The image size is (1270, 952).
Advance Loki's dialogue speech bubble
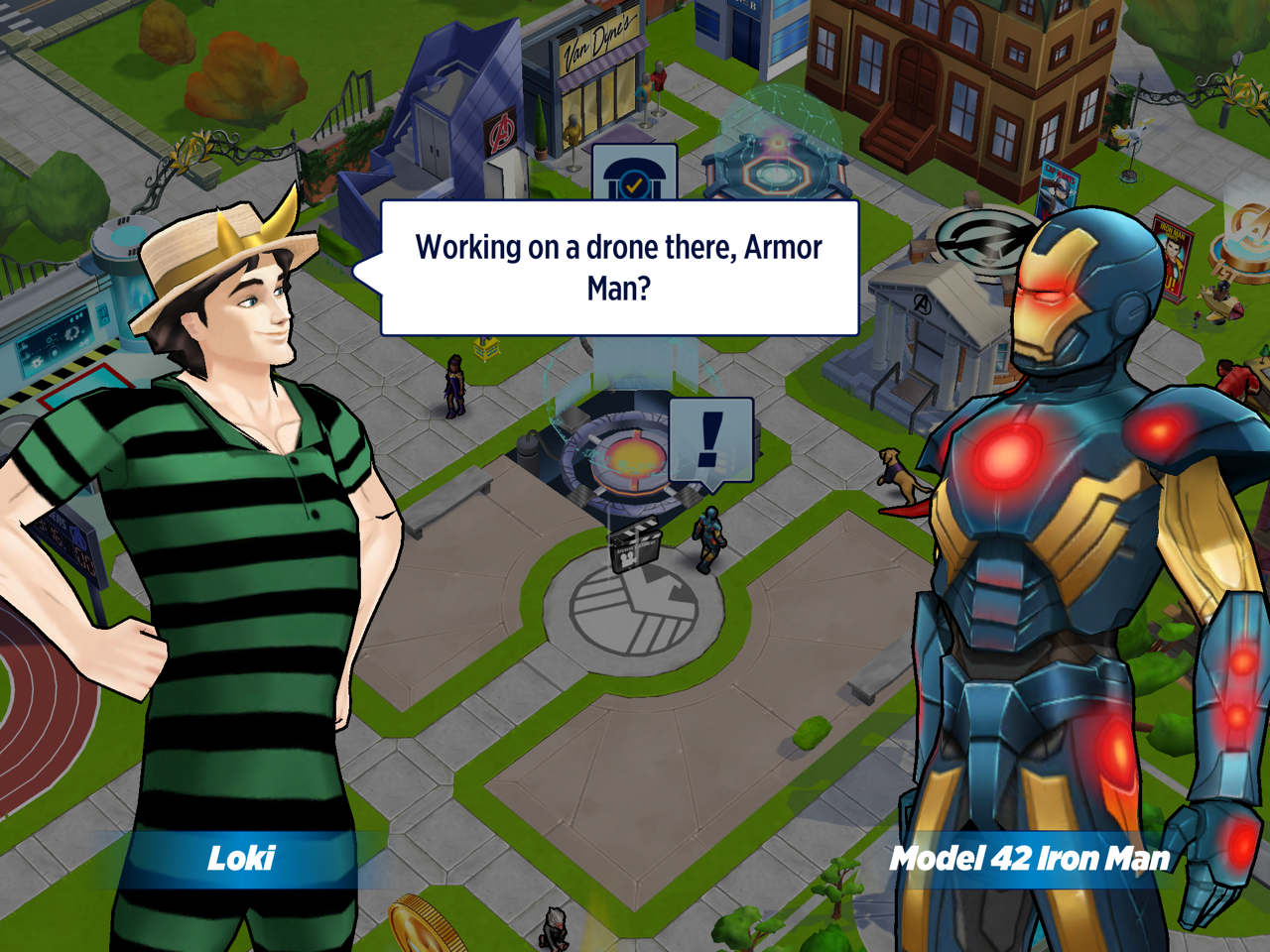(x=619, y=268)
